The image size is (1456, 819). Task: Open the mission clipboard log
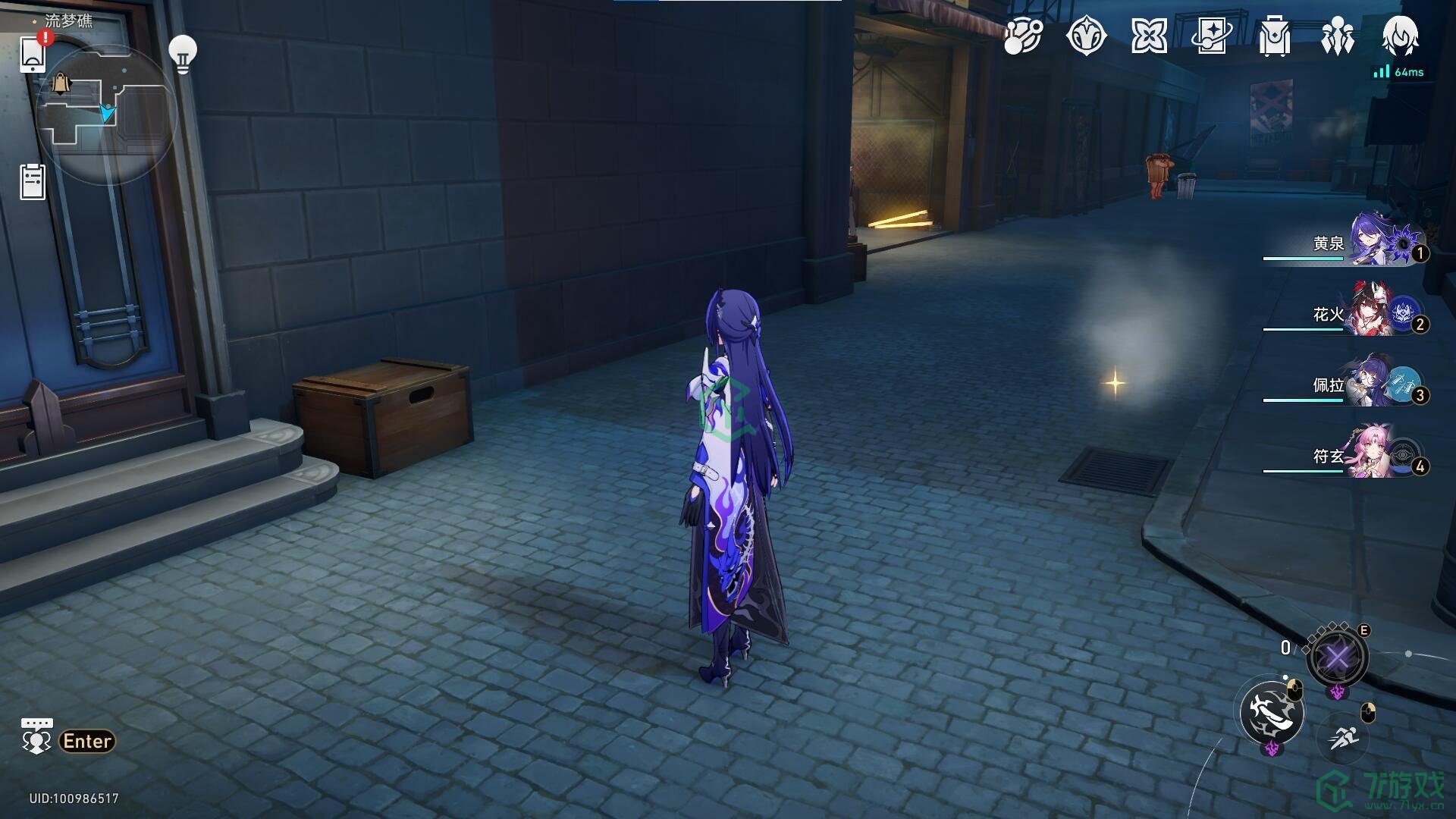[x=33, y=182]
